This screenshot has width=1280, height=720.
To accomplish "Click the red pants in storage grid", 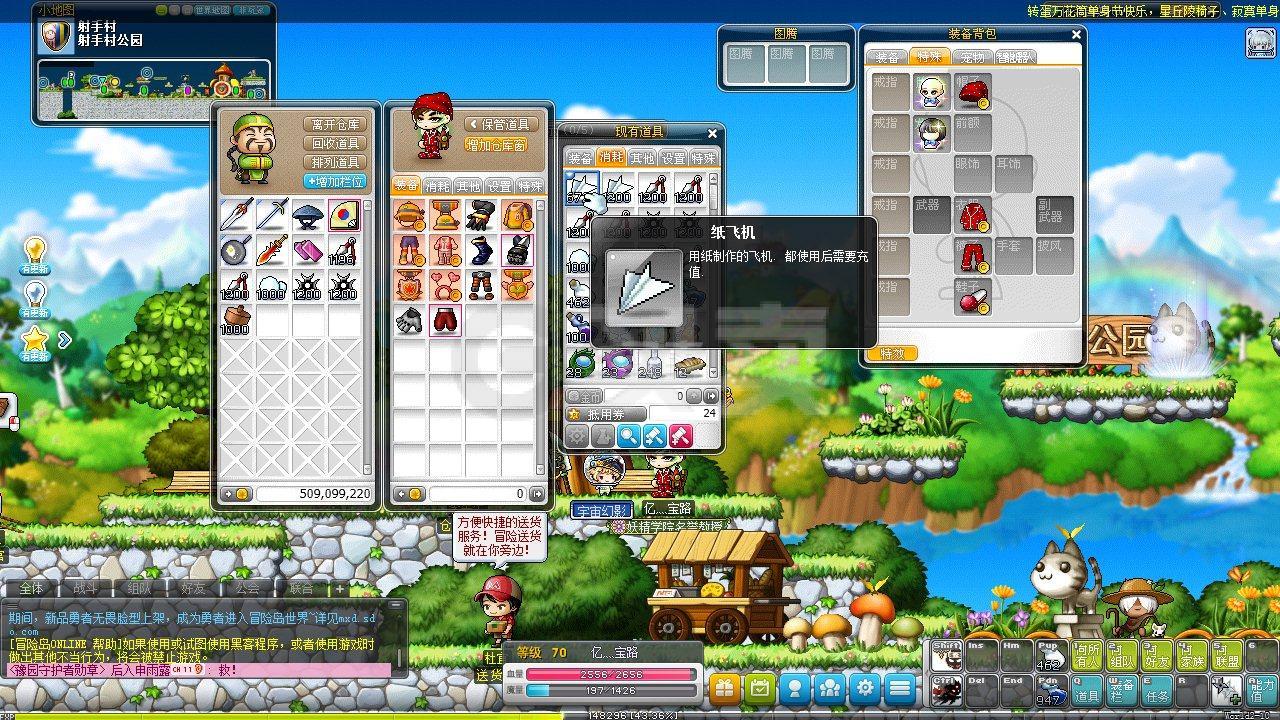I will (x=445, y=320).
